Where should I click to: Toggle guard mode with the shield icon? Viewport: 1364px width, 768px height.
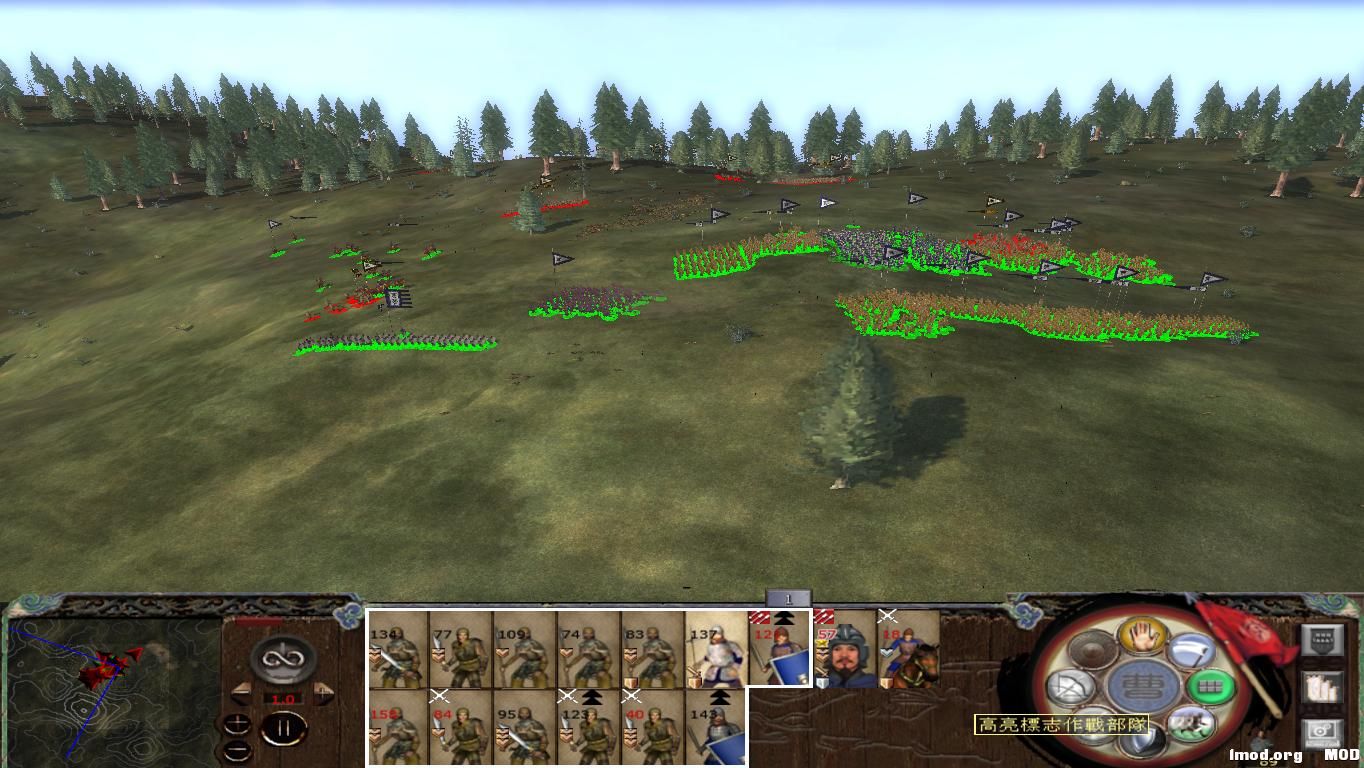pyautogui.click(x=1139, y=741)
